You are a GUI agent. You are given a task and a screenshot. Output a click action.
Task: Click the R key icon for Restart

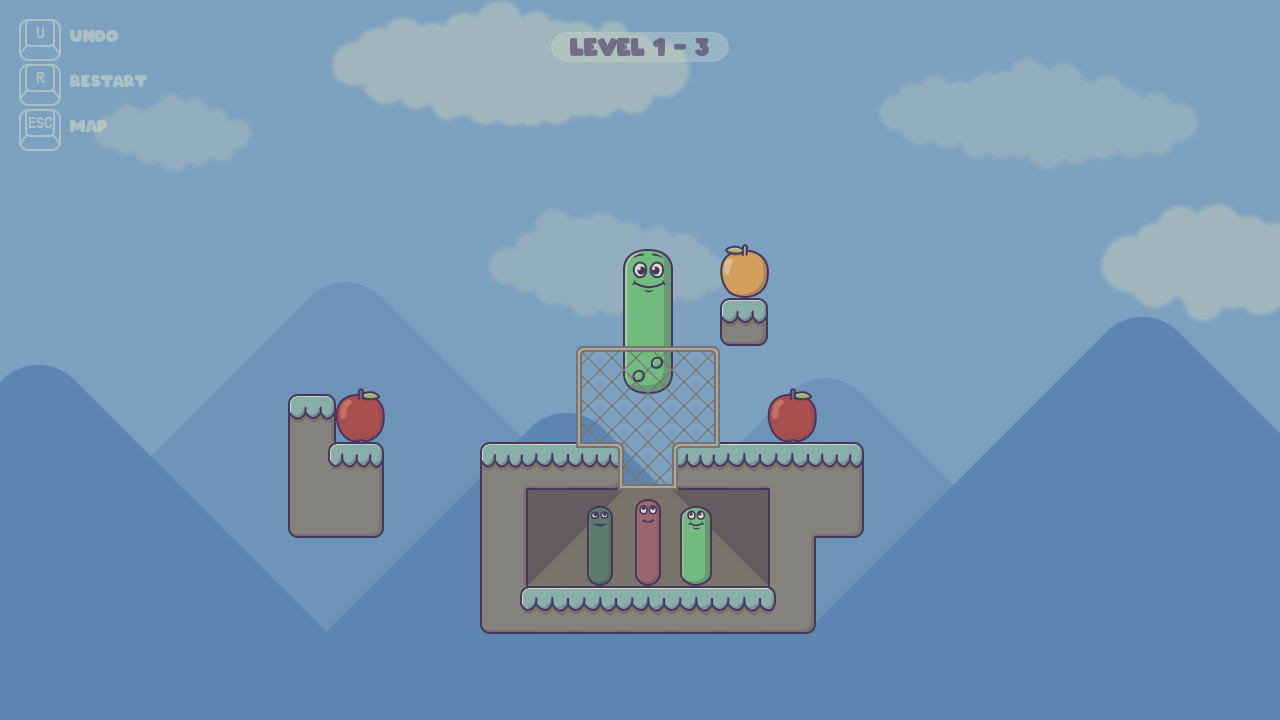click(38, 82)
